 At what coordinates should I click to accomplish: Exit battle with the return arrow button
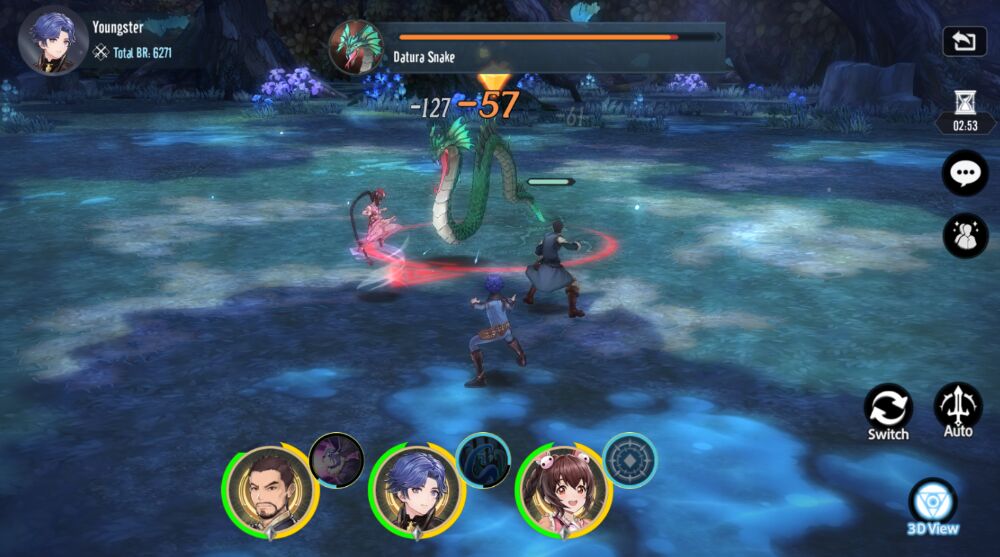[x=964, y=42]
